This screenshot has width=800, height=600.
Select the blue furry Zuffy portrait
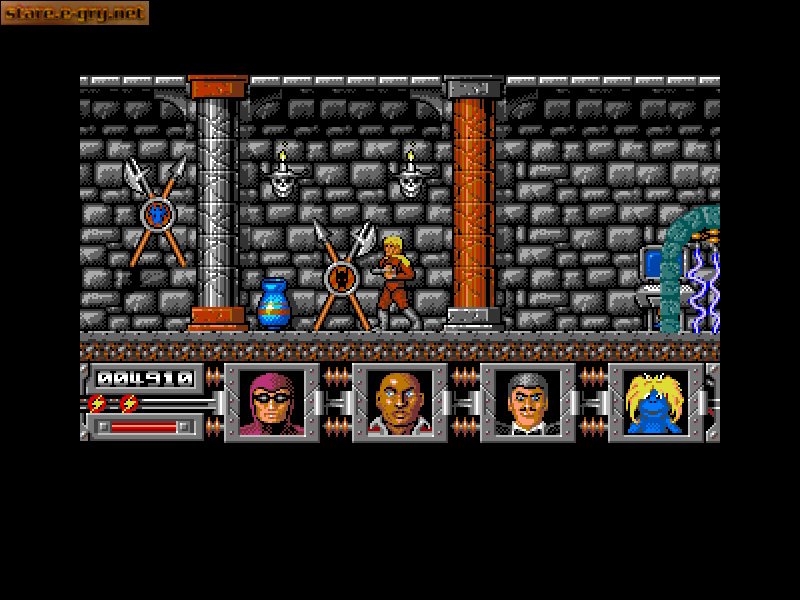655,403
